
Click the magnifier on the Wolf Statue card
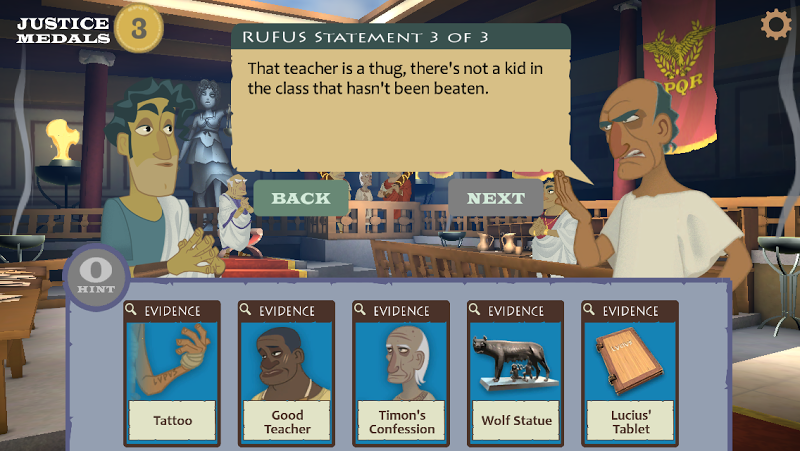pyautogui.click(x=477, y=309)
